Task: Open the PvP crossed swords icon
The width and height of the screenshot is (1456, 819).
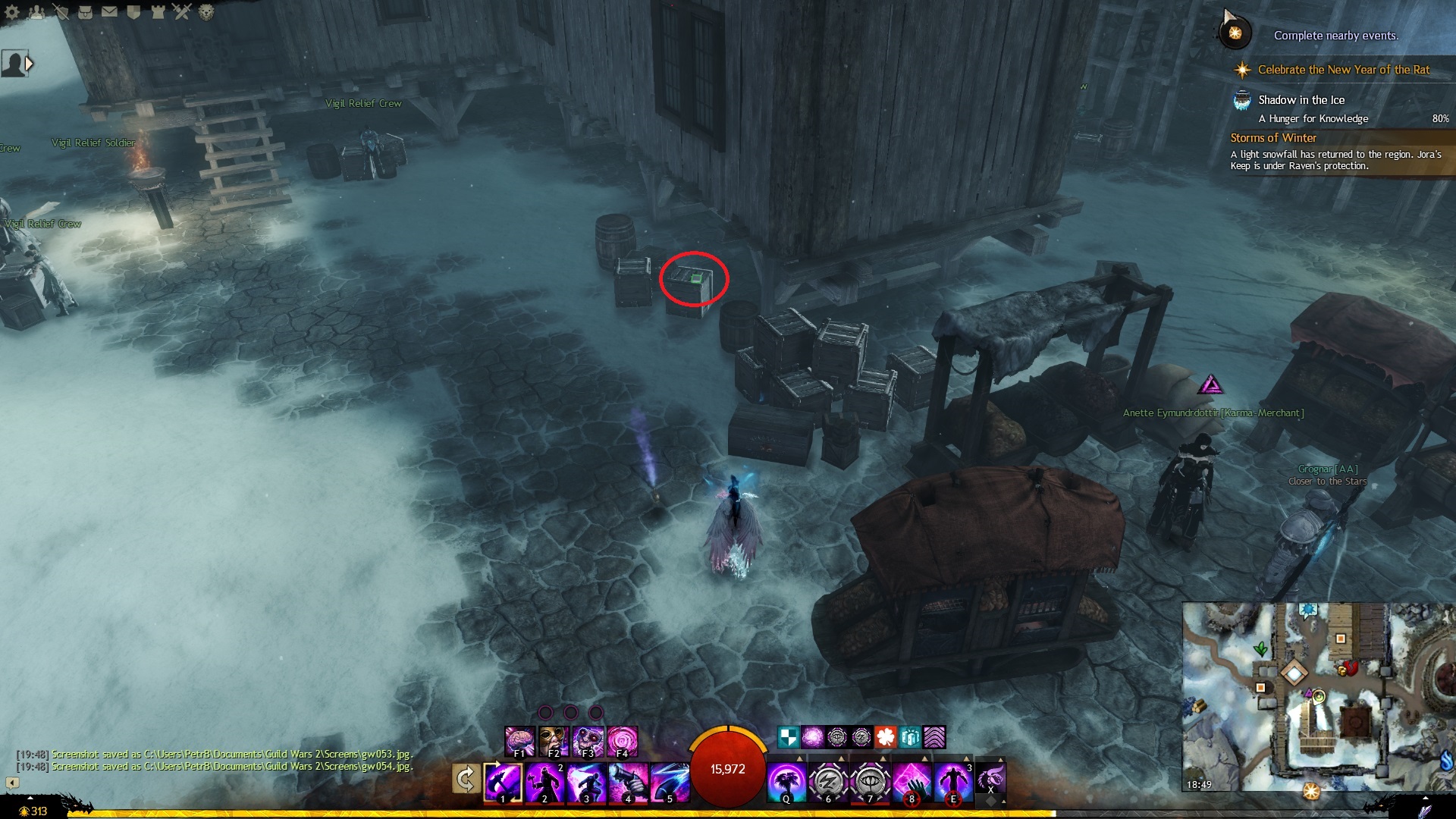Action: (x=182, y=11)
